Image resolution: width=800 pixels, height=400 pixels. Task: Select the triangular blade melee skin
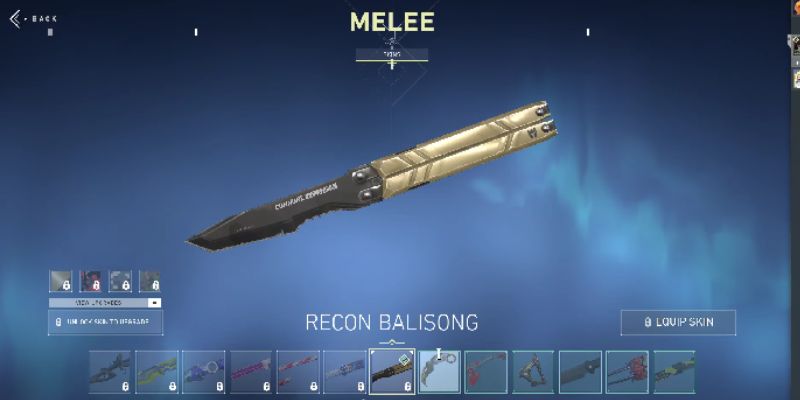[x=533, y=371]
